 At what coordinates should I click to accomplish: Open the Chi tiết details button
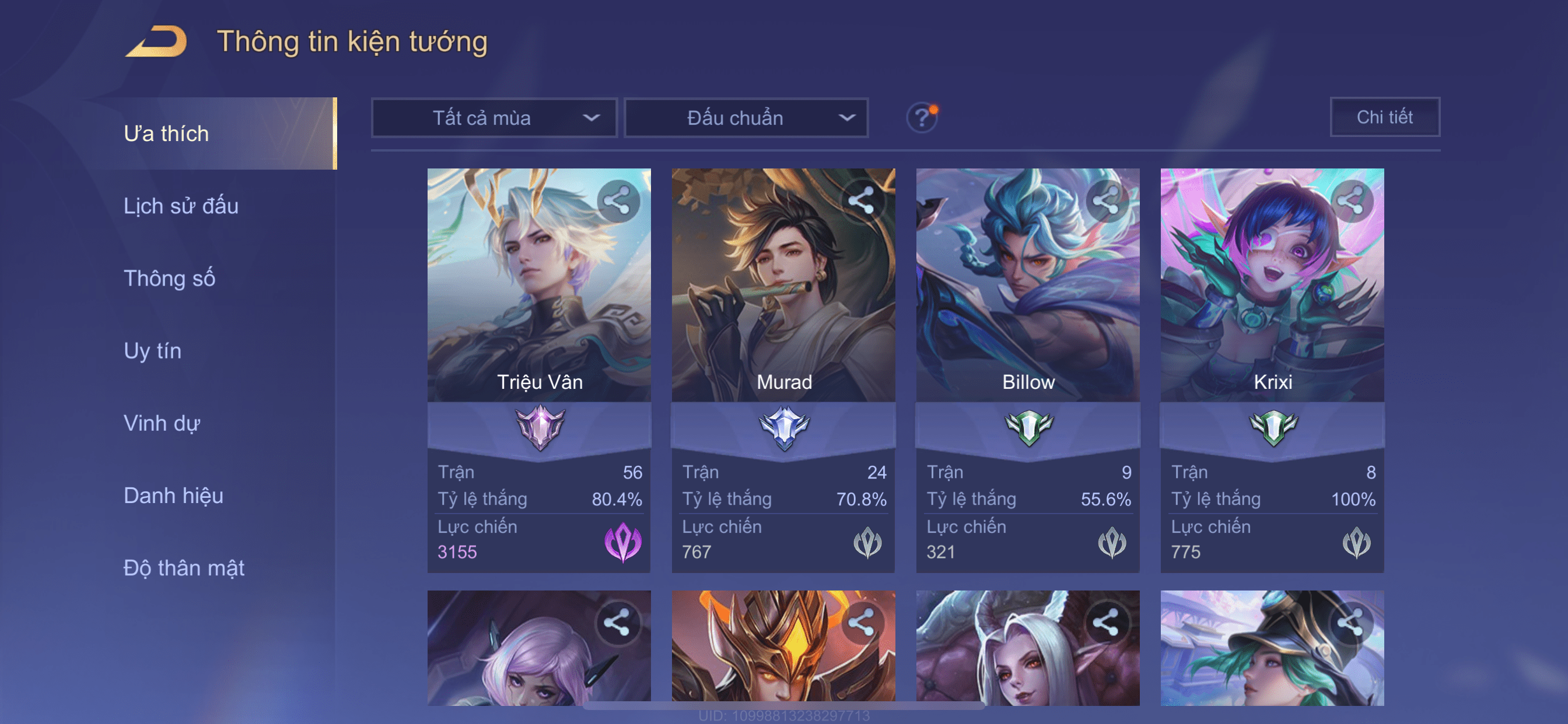click(1384, 117)
